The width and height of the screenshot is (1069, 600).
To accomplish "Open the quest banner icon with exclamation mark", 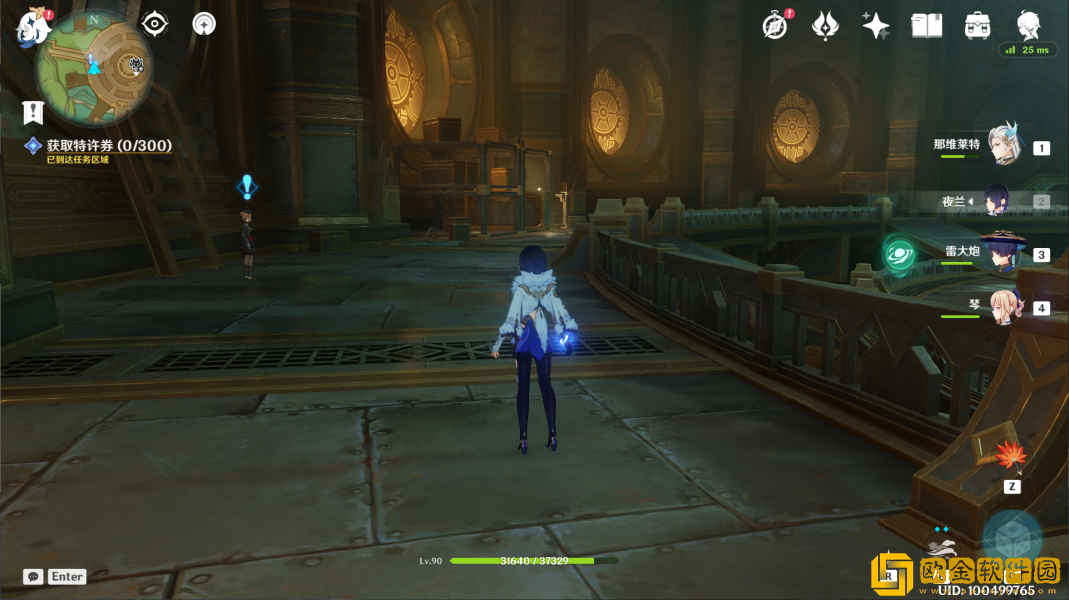I will coord(33,112).
